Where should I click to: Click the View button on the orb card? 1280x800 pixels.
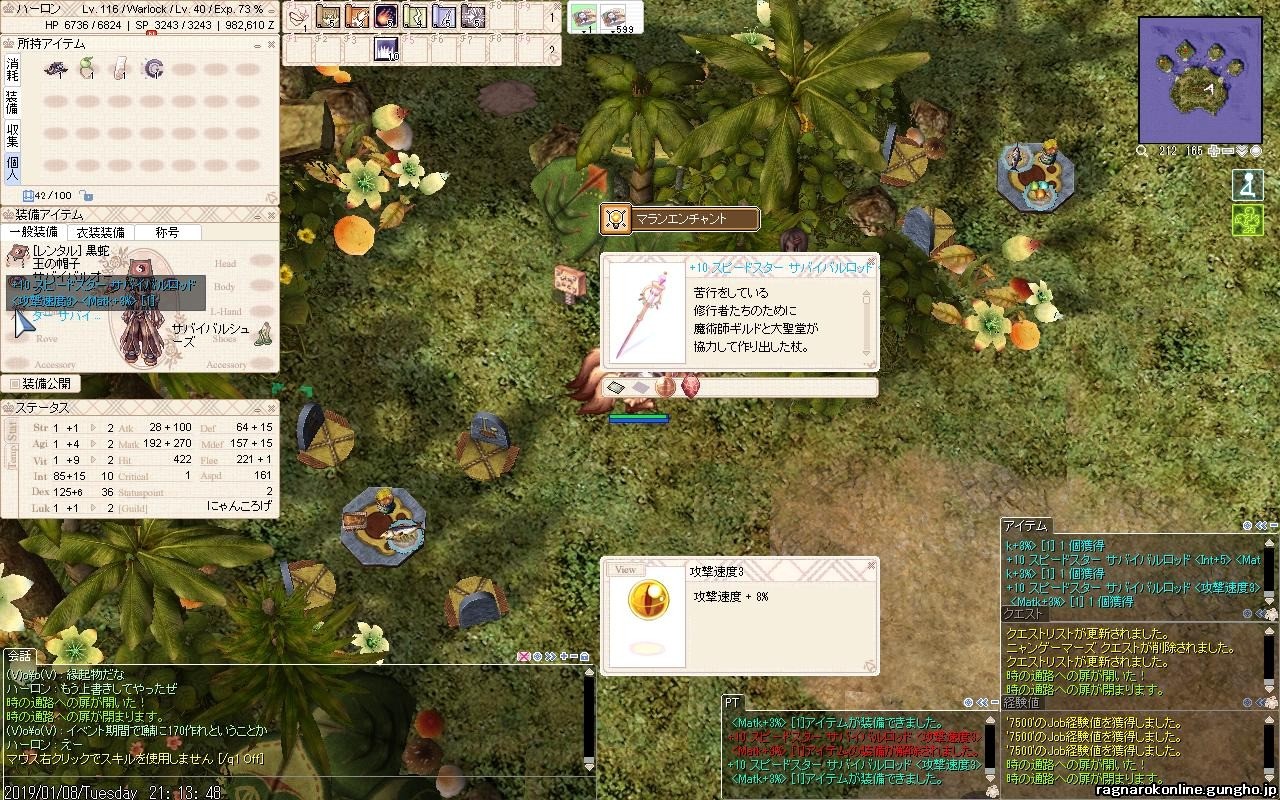coord(625,570)
